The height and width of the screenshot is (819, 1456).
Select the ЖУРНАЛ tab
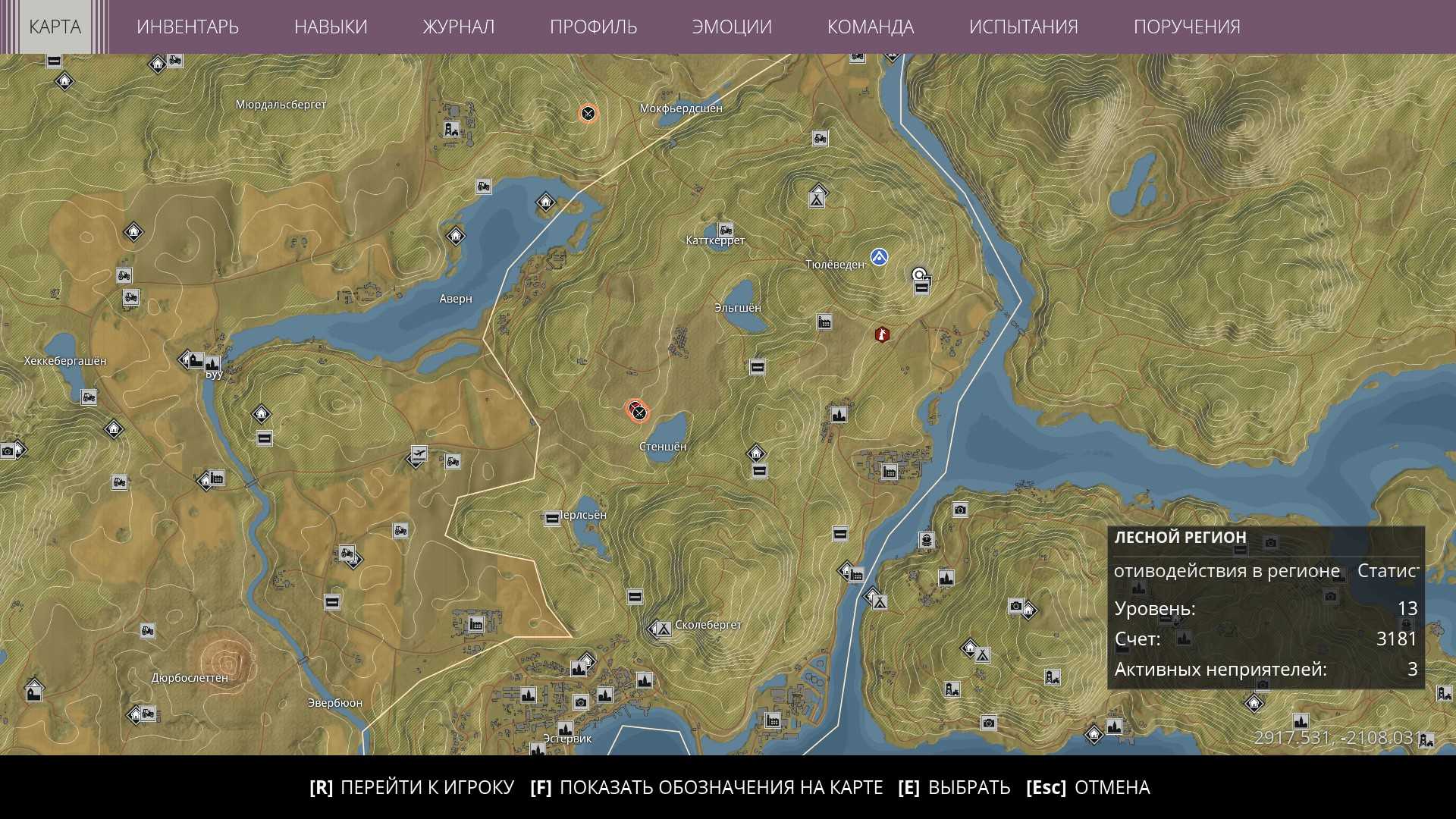[458, 27]
